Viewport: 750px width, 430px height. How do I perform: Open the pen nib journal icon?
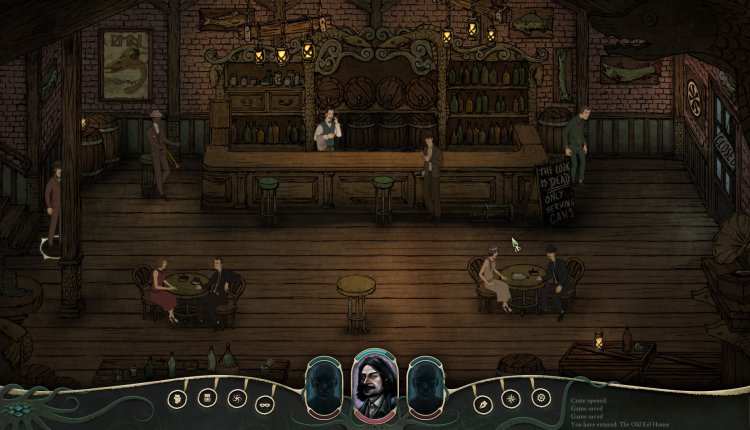pyautogui.click(x=484, y=402)
